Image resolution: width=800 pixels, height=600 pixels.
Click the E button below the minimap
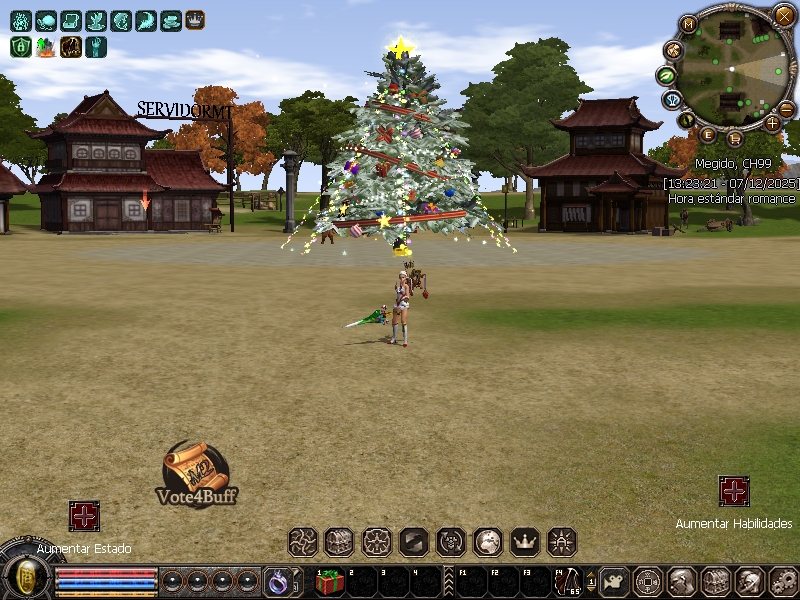(708, 135)
